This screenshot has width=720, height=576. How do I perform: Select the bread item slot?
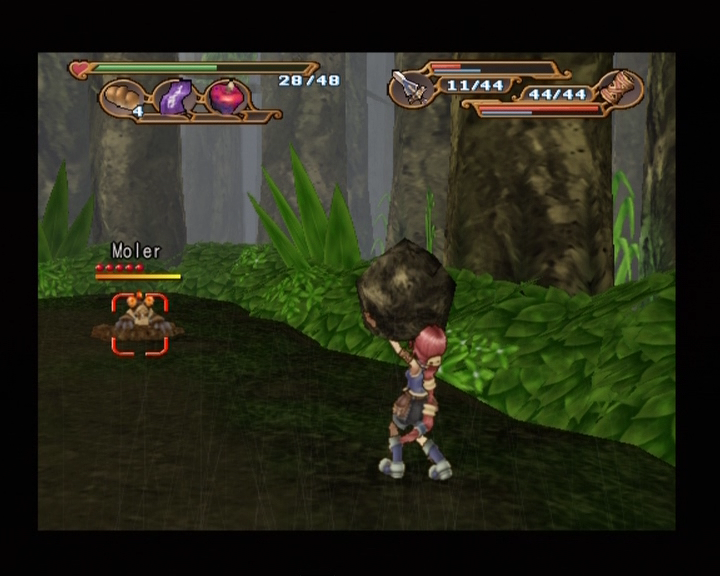point(124,98)
